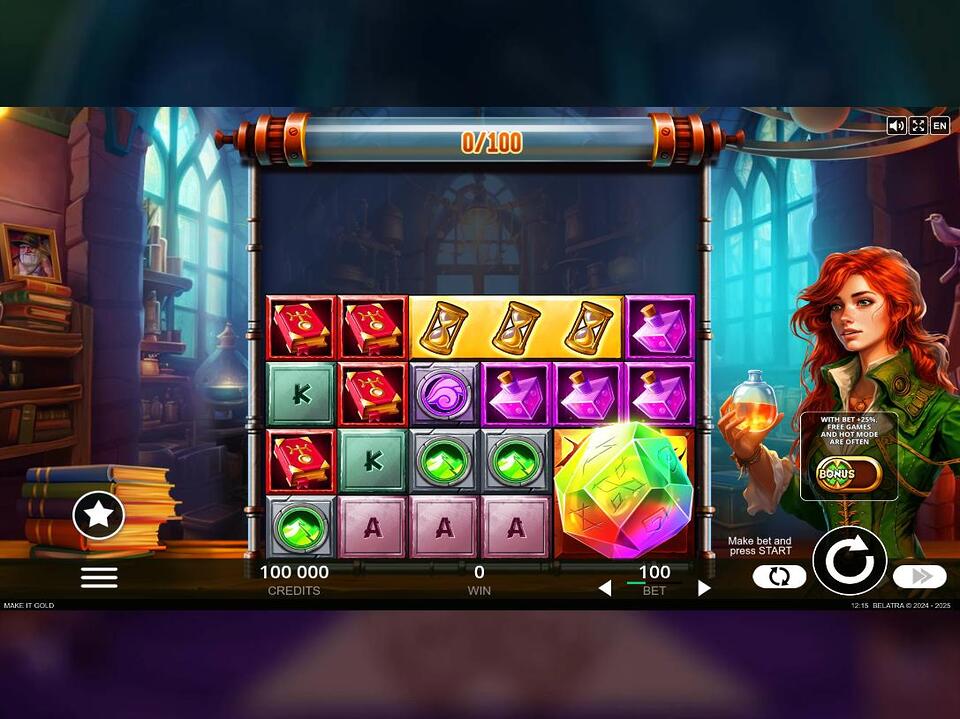Viewport: 960px width, 719px height.
Task: Increase the bet with the right arrow
Action: (x=704, y=588)
